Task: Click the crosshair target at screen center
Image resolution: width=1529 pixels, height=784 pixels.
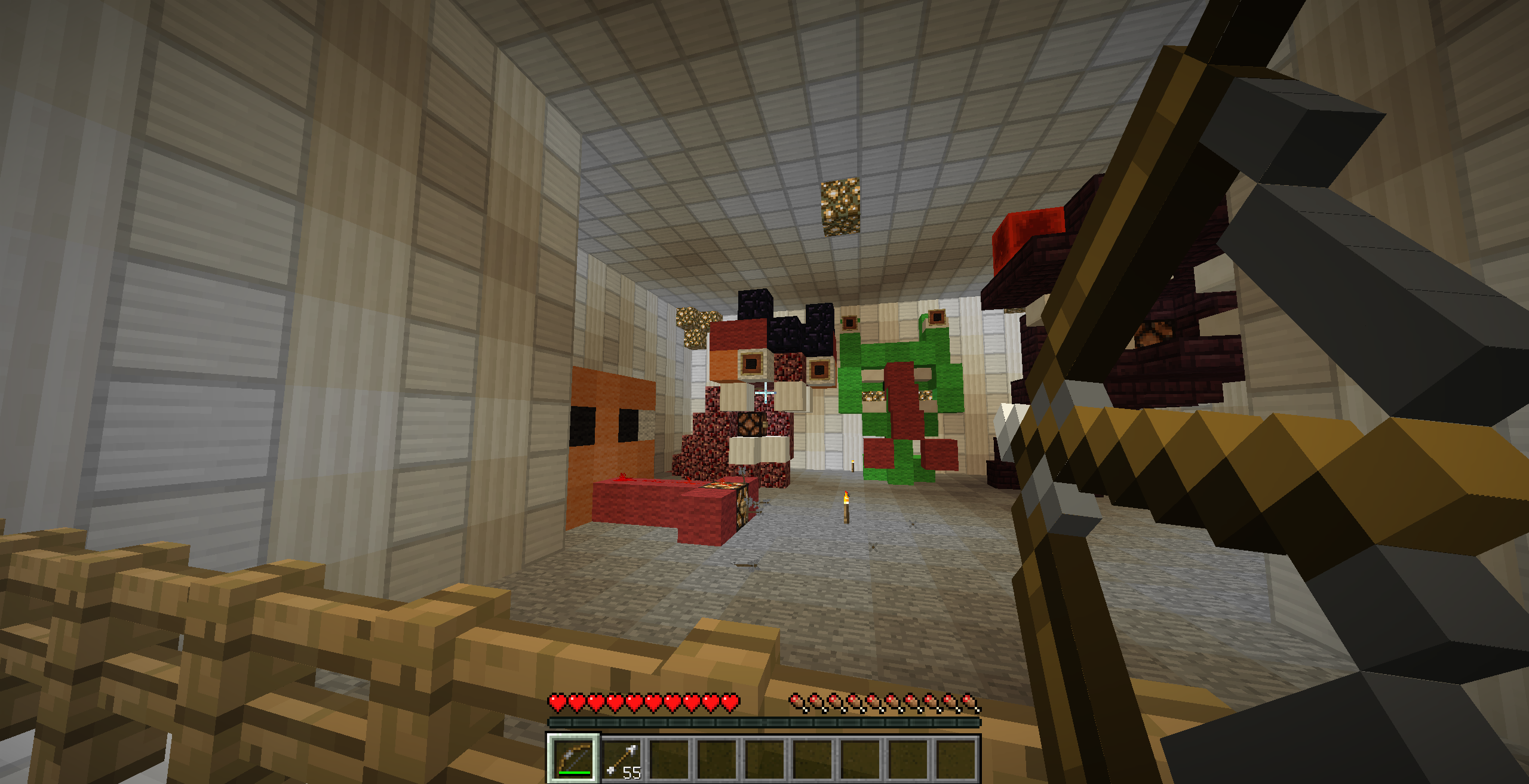Action: click(x=764, y=392)
